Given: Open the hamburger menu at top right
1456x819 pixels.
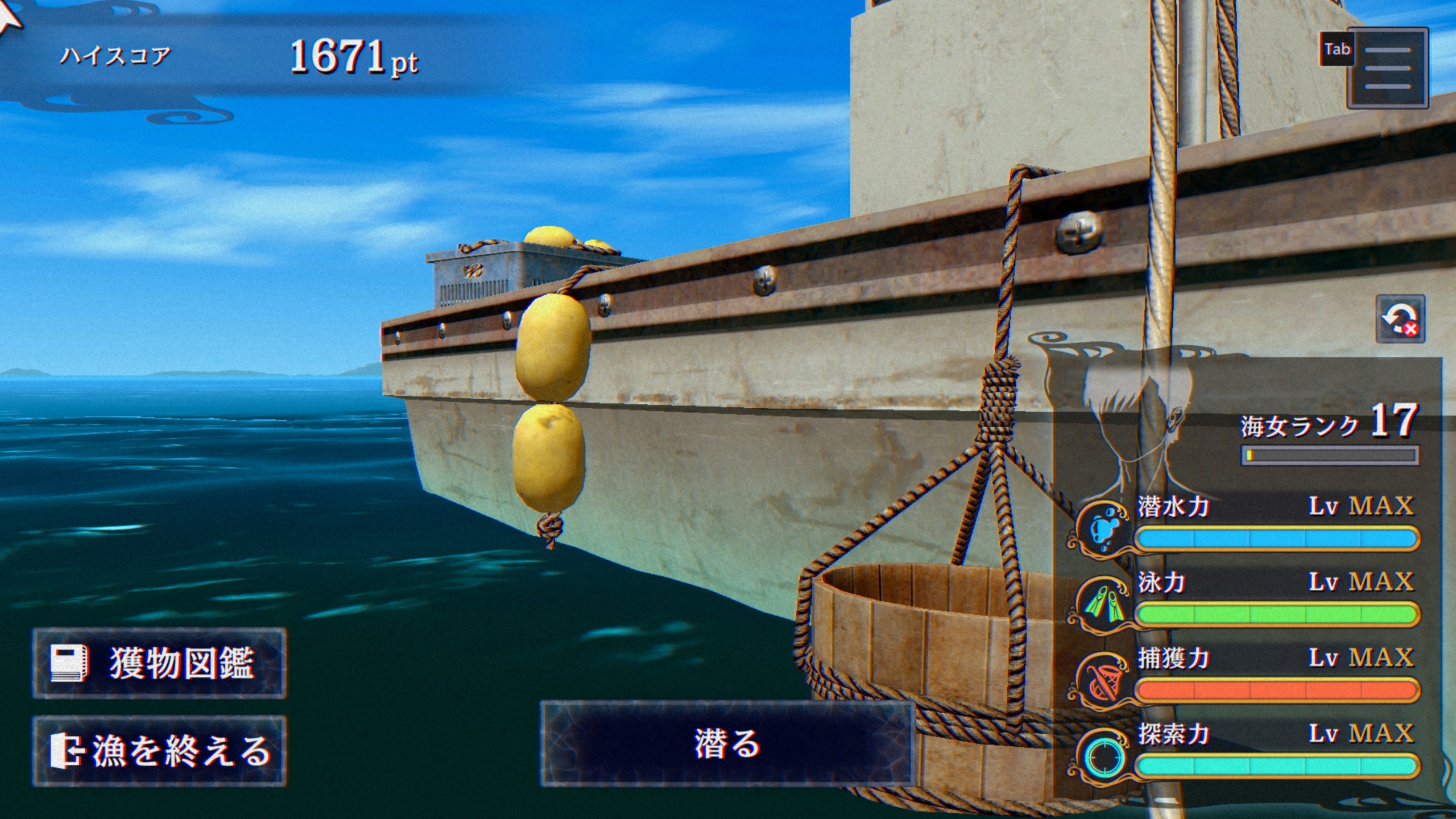Looking at the screenshot, I should (1387, 68).
